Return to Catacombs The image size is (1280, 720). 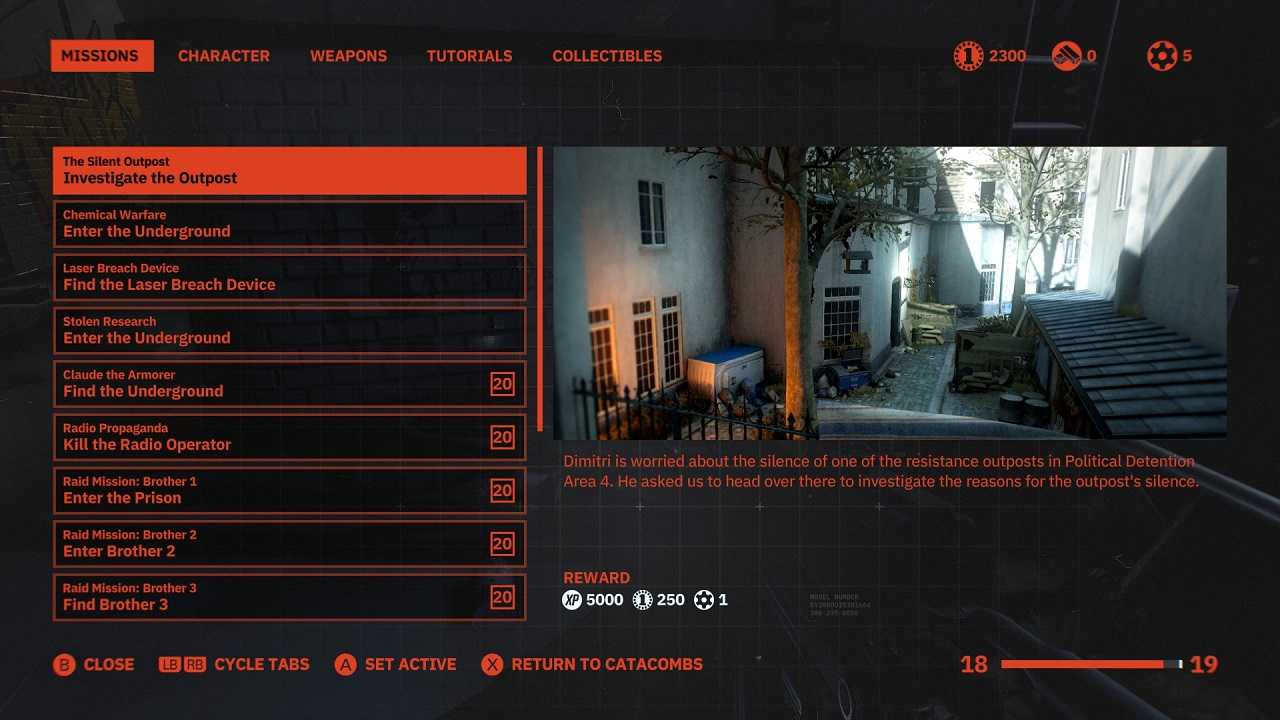(x=593, y=664)
